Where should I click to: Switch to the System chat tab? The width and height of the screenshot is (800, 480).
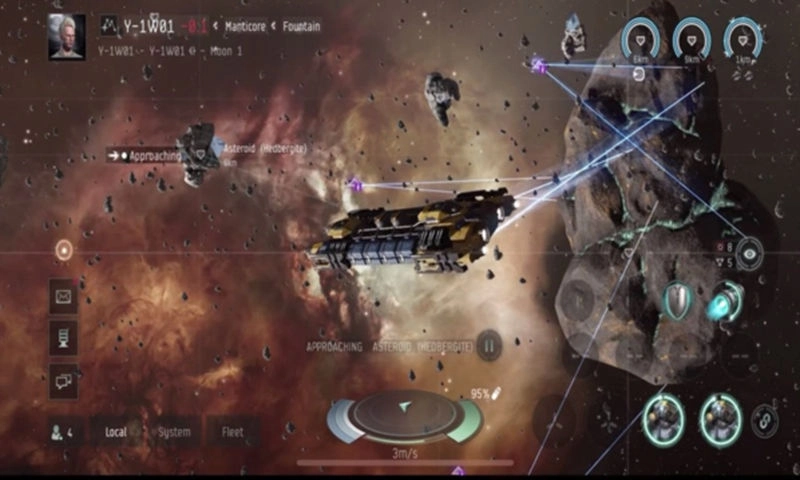click(174, 433)
